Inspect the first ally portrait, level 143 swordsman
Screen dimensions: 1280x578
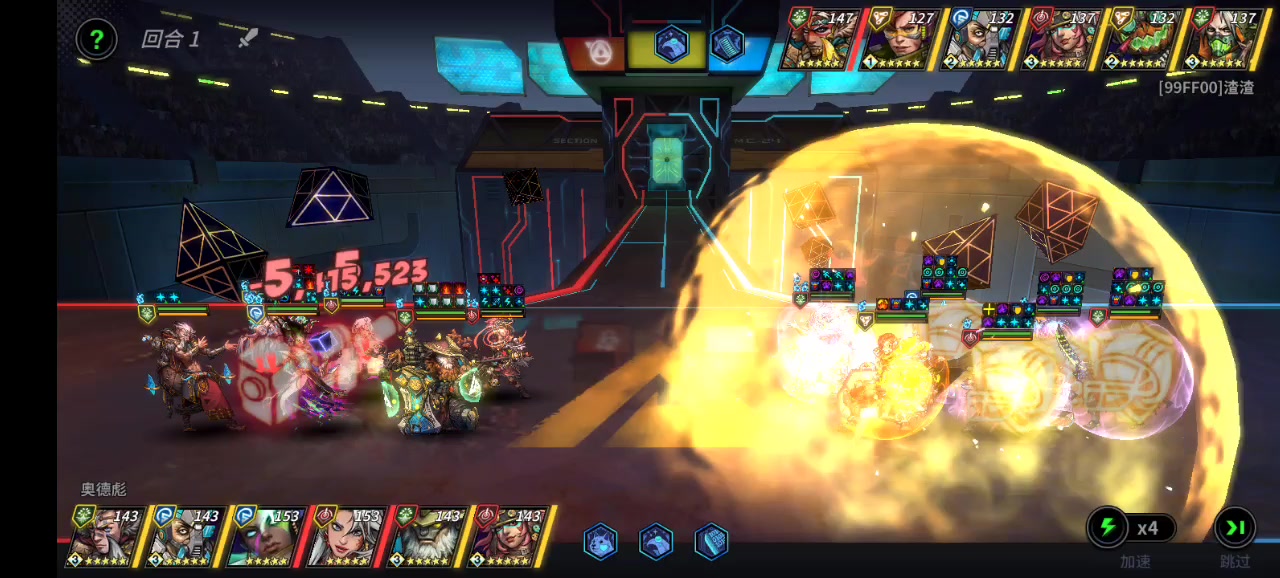coord(106,536)
